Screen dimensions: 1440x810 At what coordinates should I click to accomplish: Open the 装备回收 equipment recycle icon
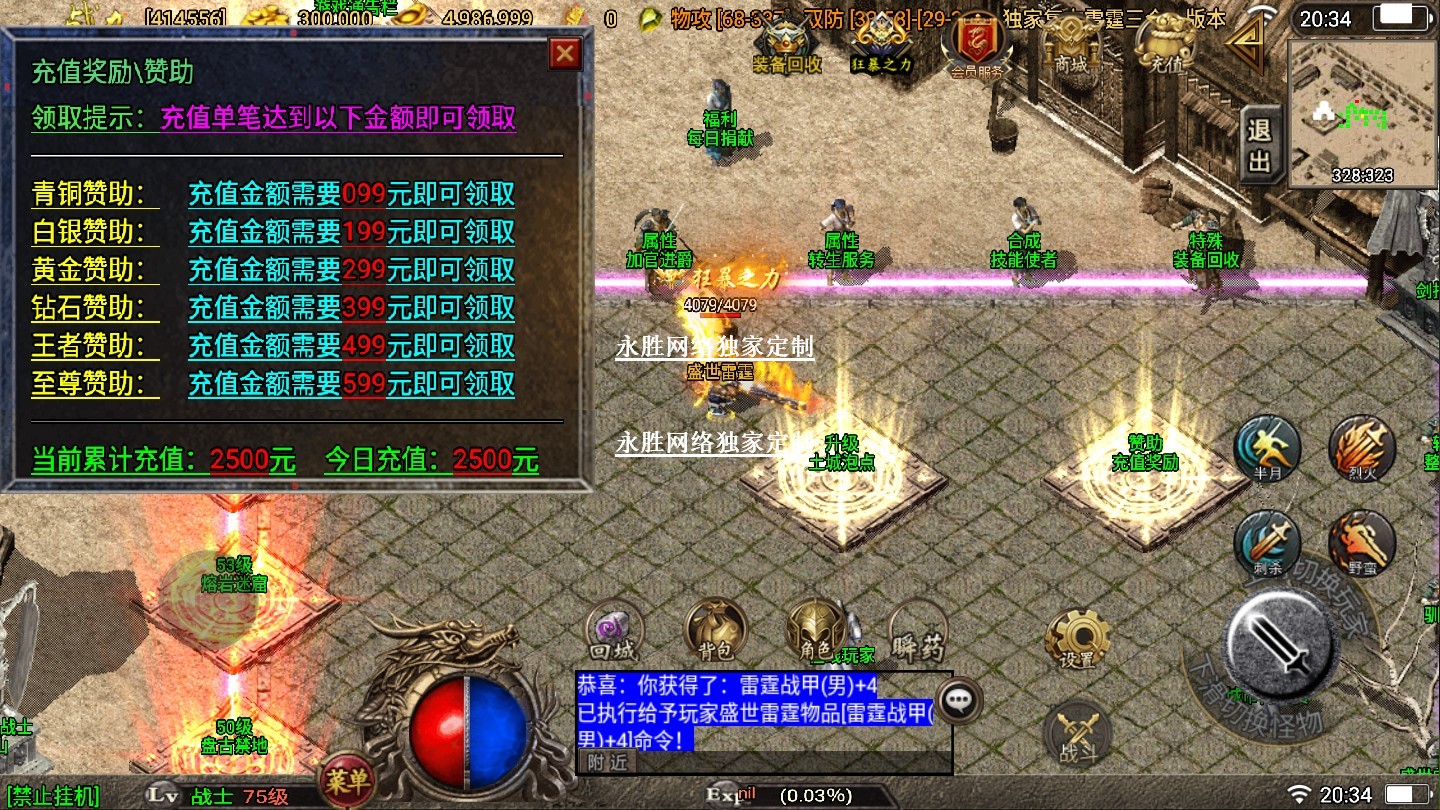point(787,45)
